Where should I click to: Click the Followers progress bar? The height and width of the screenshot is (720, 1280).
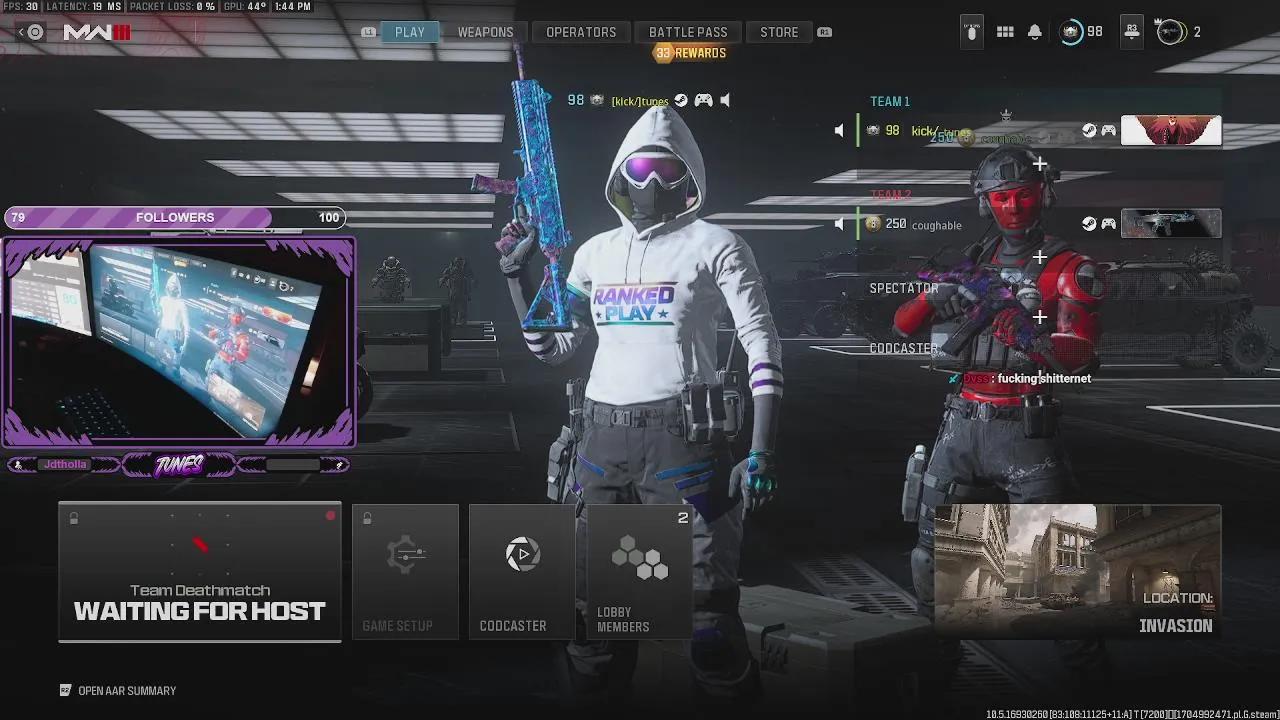click(175, 217)
